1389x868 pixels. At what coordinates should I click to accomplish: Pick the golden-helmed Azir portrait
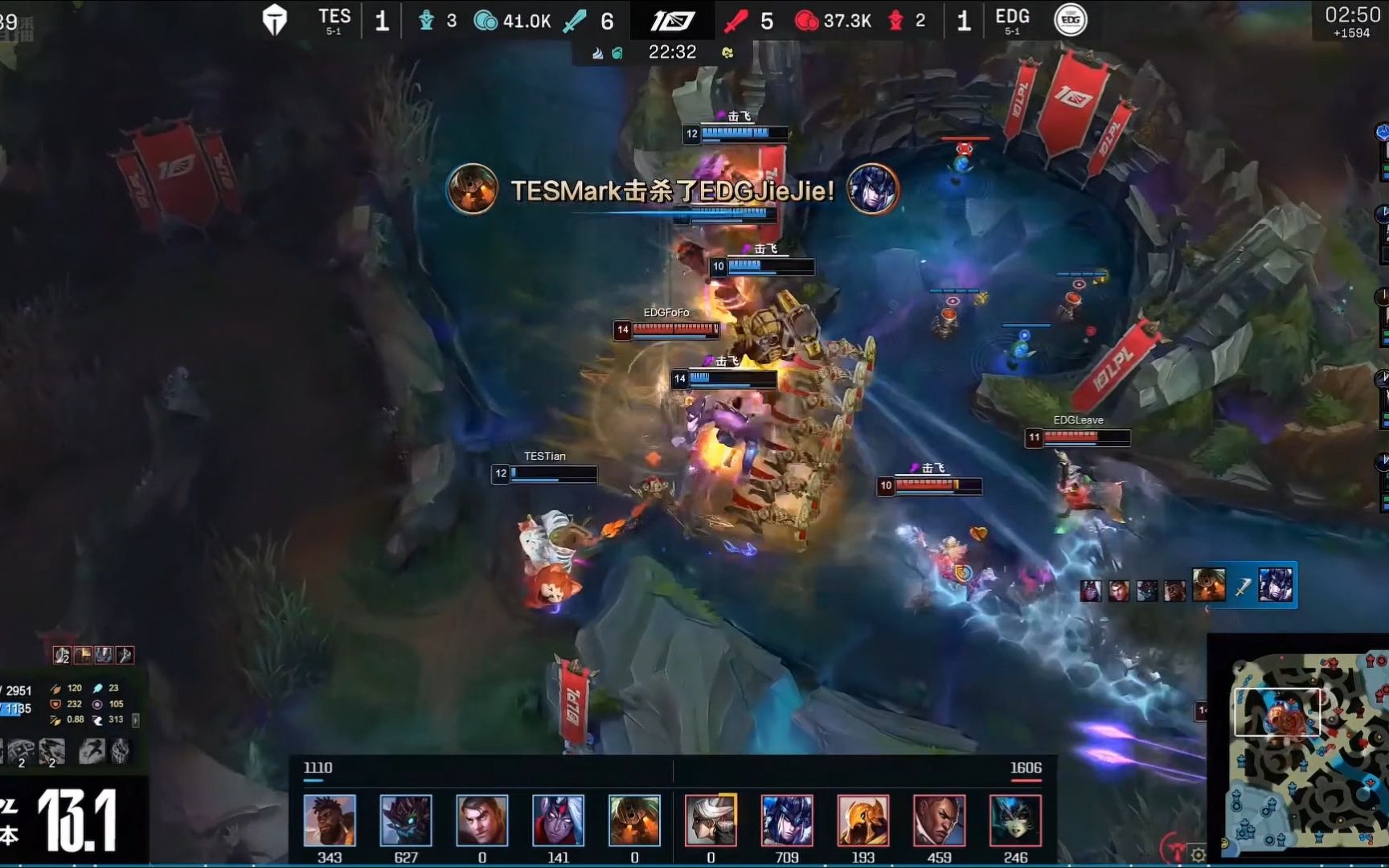click(863, 820)
